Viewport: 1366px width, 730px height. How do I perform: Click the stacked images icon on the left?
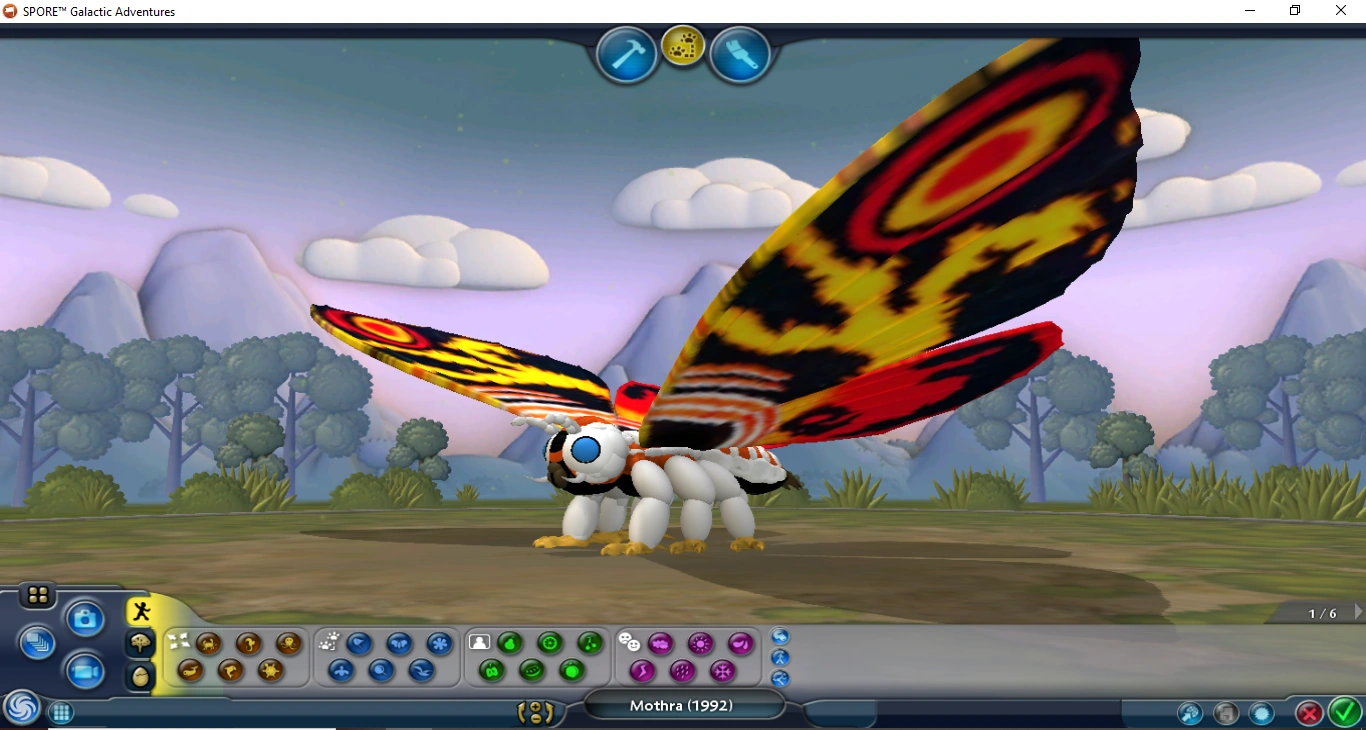pyautogui.click(x=37, y=643)
